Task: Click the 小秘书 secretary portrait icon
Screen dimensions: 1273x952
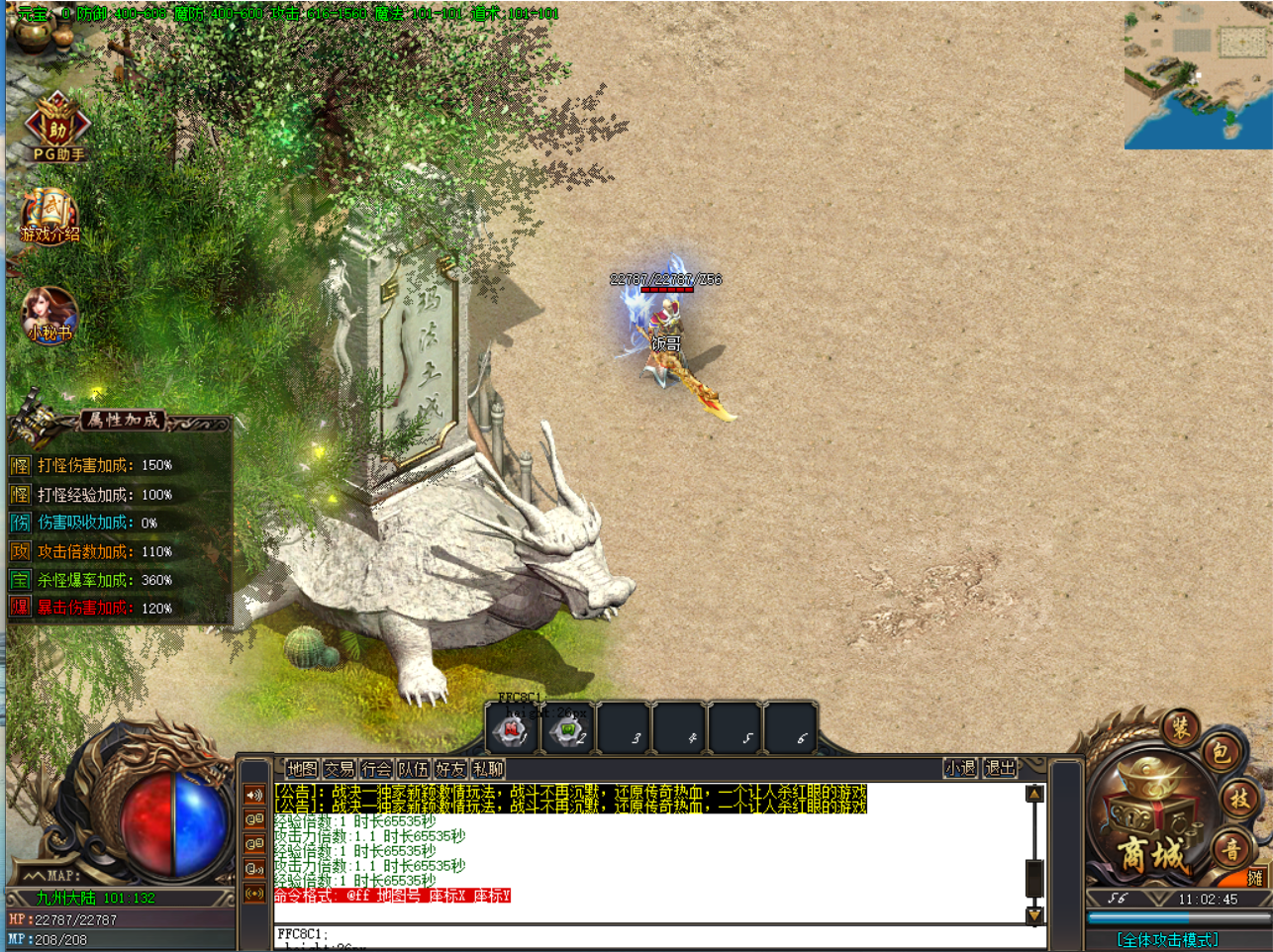Action: (x=49, y=314)
